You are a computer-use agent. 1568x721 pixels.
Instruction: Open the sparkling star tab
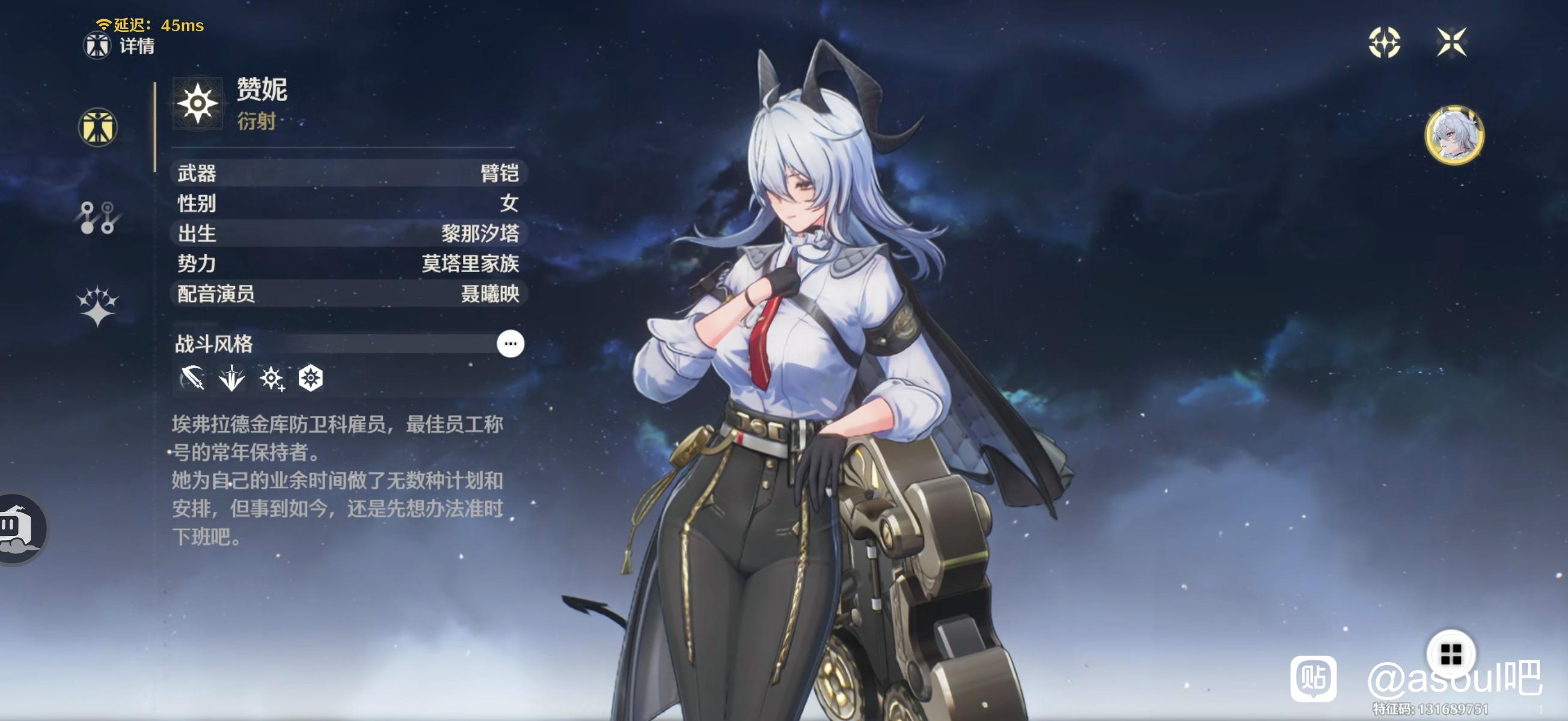click(97, 305)
